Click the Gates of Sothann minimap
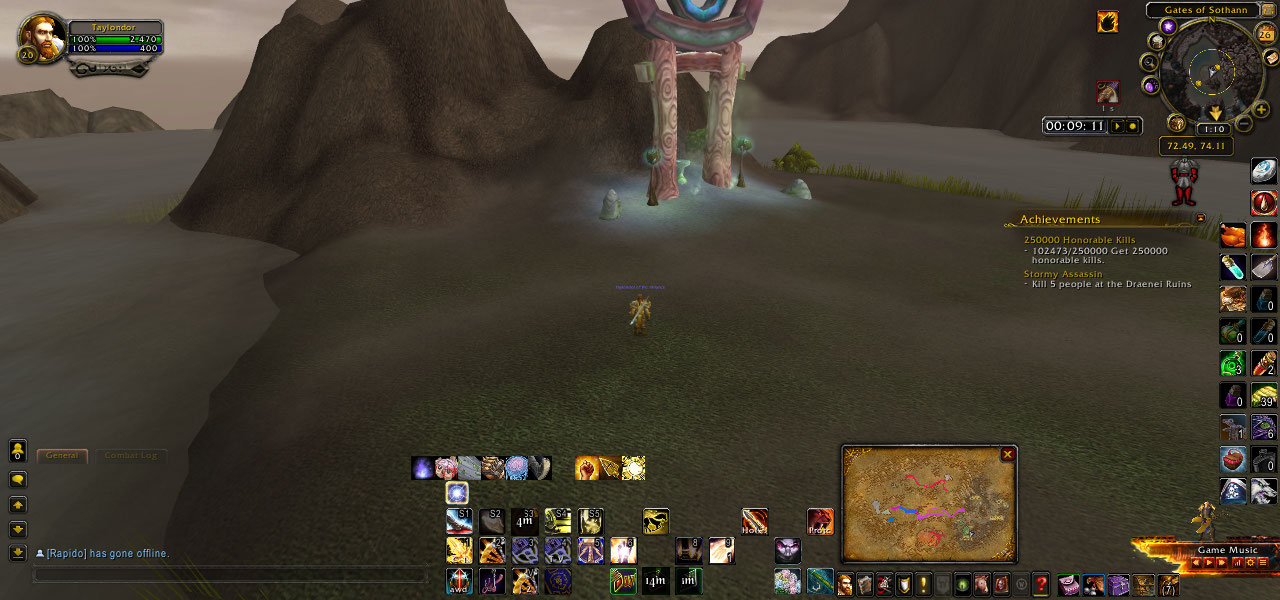Viewport: 1280px width, 600px height. (x=1212, y=70)
